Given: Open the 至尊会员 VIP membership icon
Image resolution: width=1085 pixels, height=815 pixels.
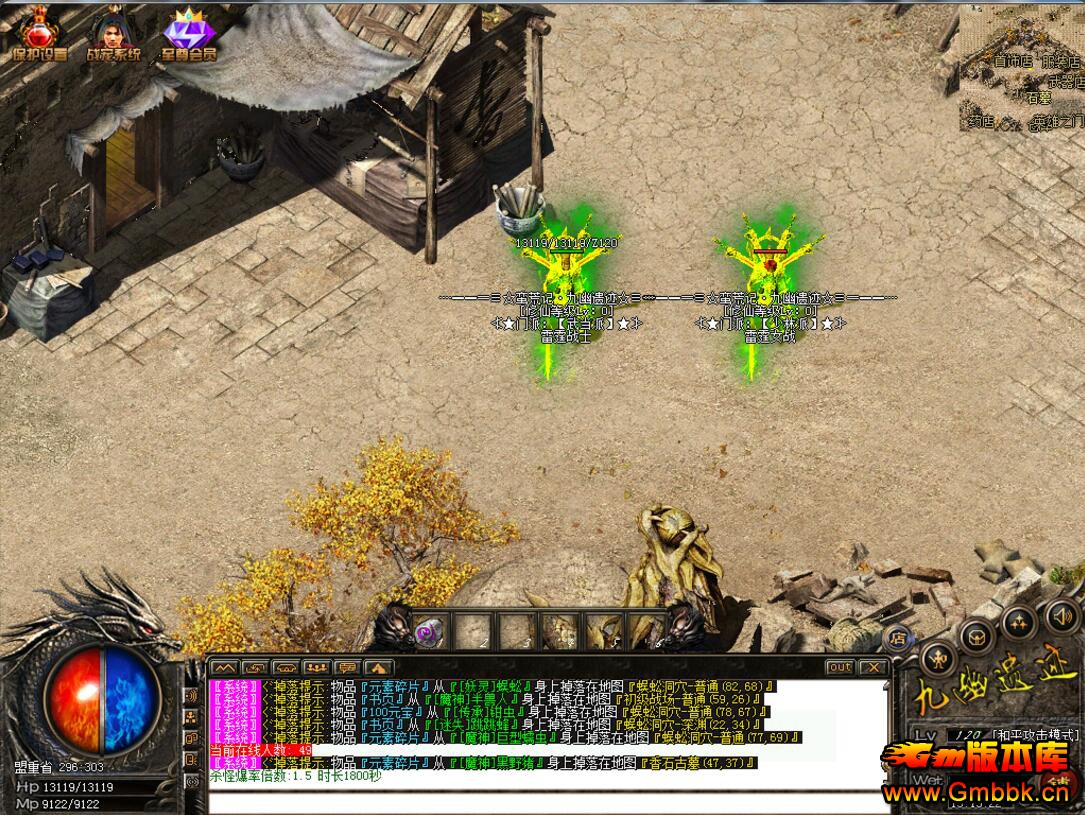Looking at the screenshot, I should click(x=188, y=37).
